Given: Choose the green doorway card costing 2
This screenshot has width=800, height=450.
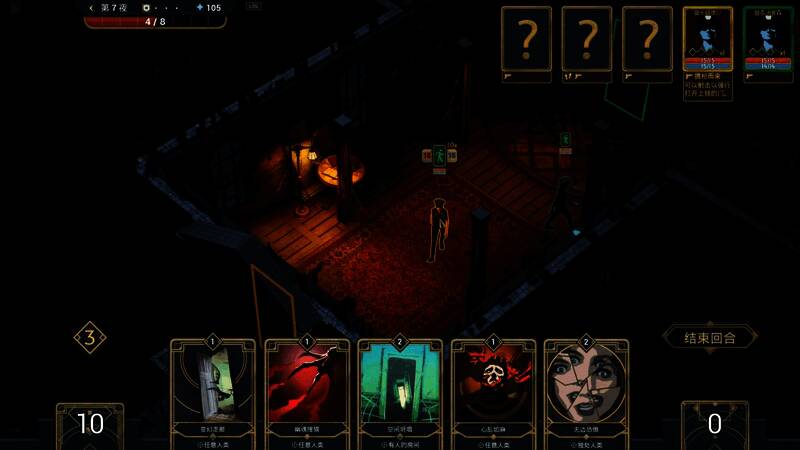Looking at the screenshot, I should click(x=400, y=392).
